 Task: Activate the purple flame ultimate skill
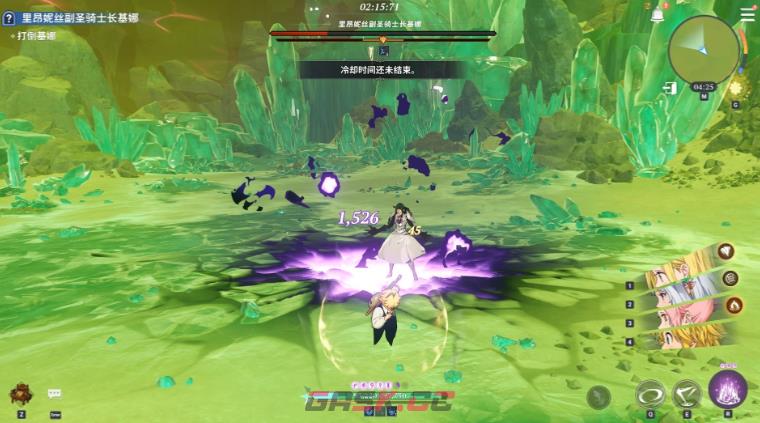click(728, 390)
